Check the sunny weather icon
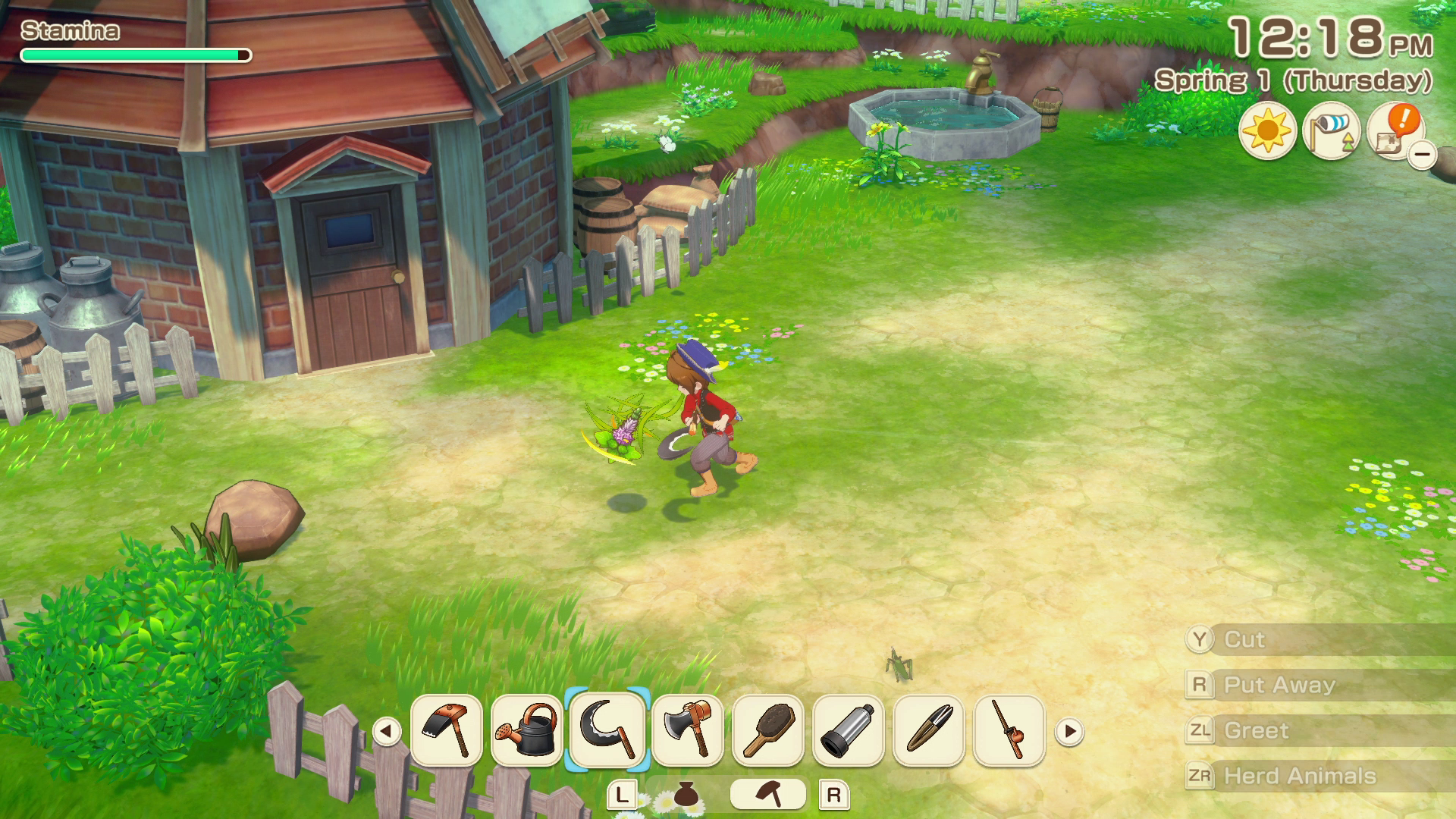 pos(1267,131)
